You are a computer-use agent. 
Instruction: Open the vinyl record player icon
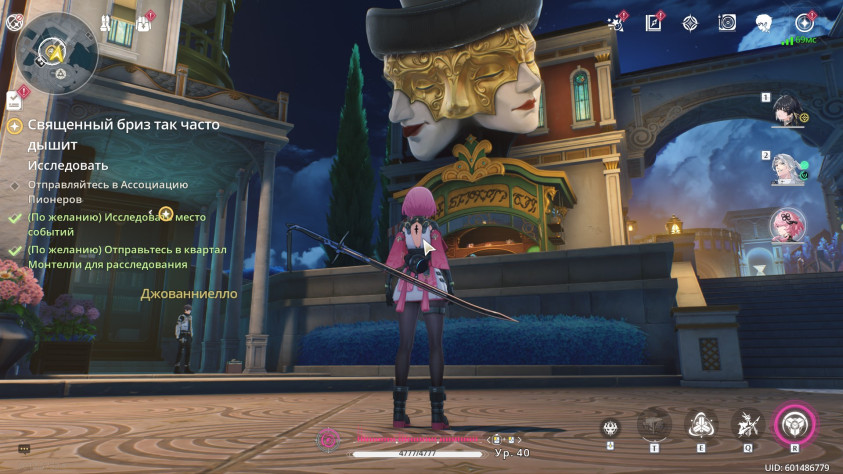pos(727,22)
